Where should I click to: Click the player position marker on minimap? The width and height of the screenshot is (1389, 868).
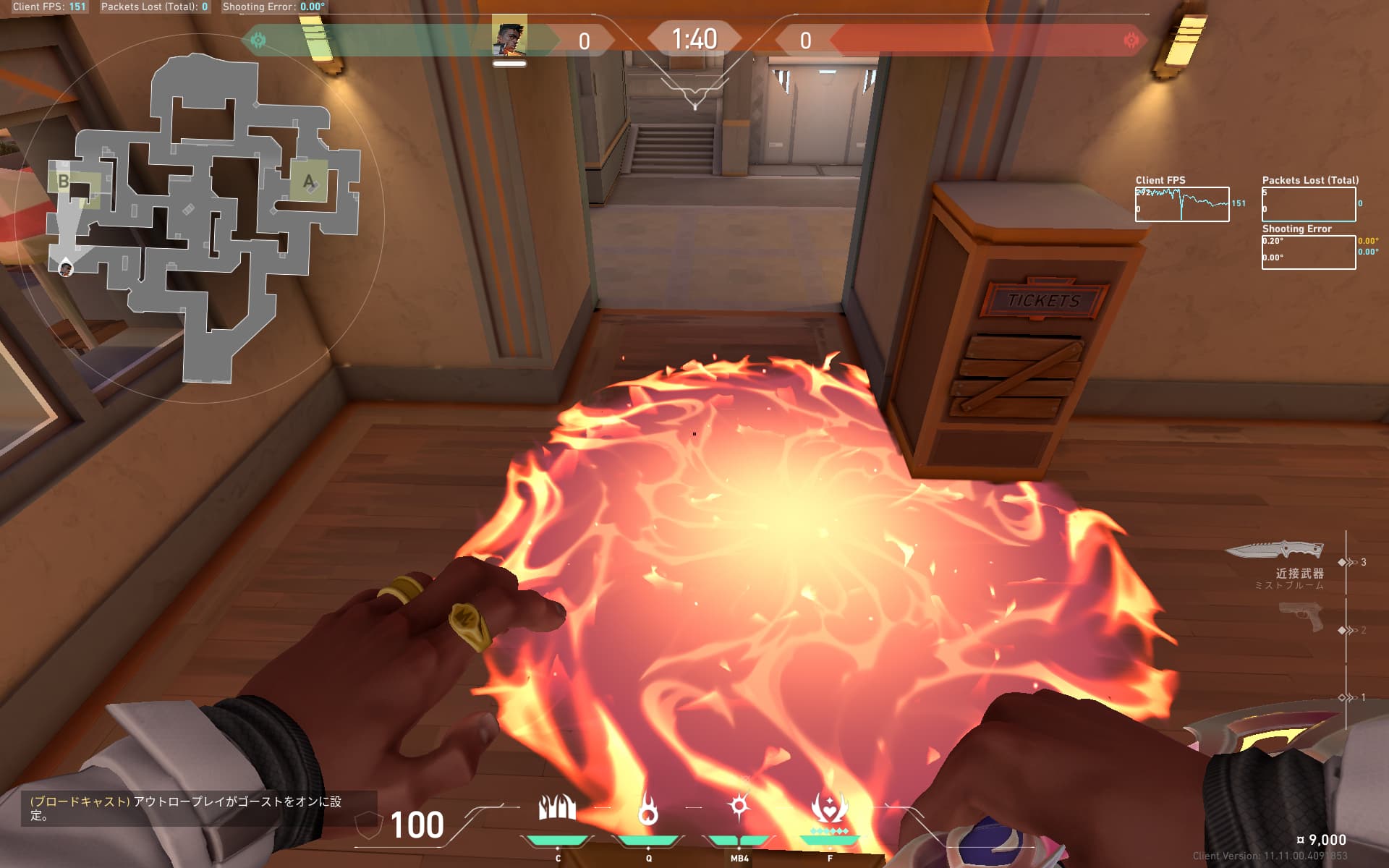66,269
